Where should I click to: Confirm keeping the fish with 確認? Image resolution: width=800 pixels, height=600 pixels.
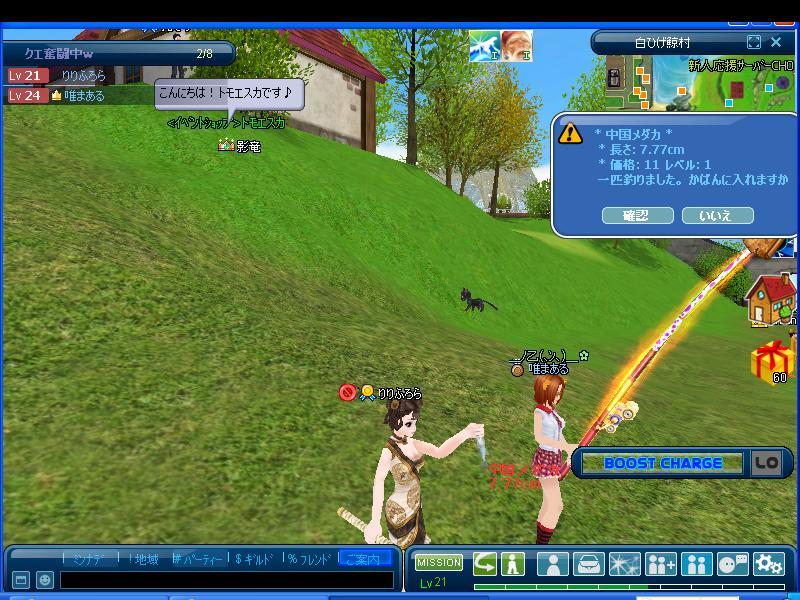click(x=637, y=215)
